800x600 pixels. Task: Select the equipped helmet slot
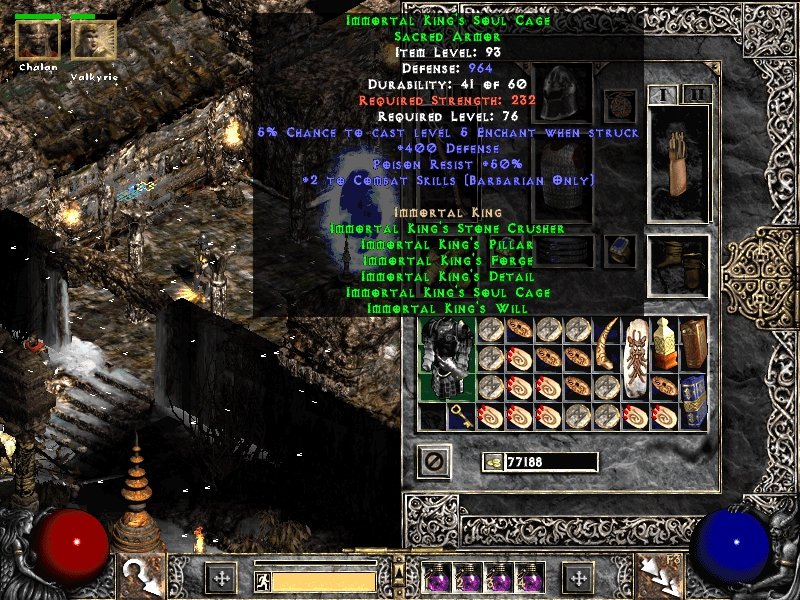pyautogui.click(x=563, y=93)
